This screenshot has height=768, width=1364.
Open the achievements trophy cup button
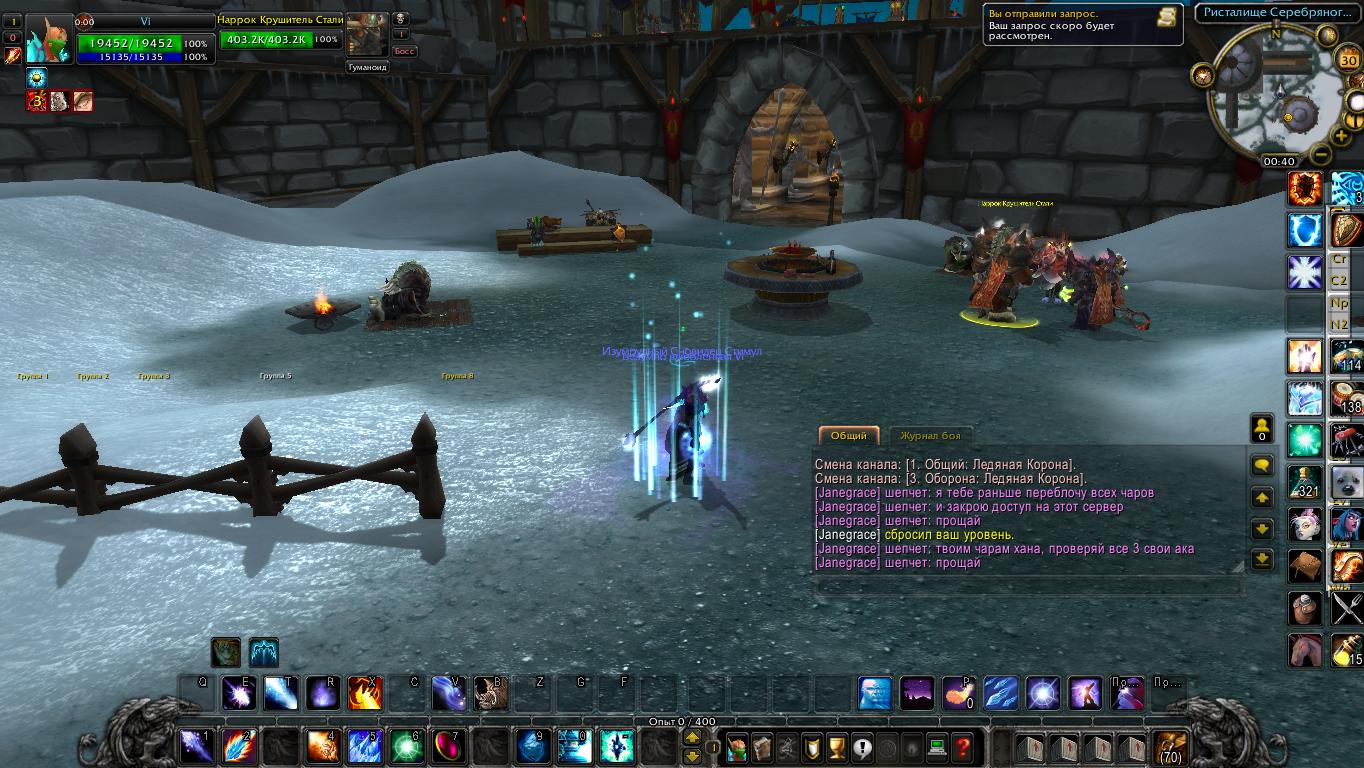point(838,746)
